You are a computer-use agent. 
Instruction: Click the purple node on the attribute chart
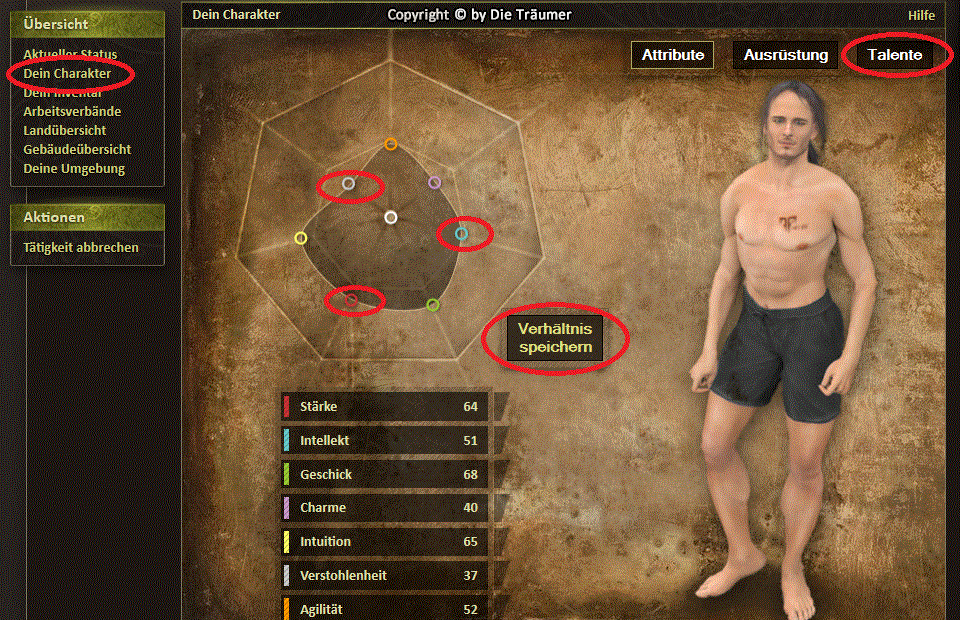pos(434,183)
